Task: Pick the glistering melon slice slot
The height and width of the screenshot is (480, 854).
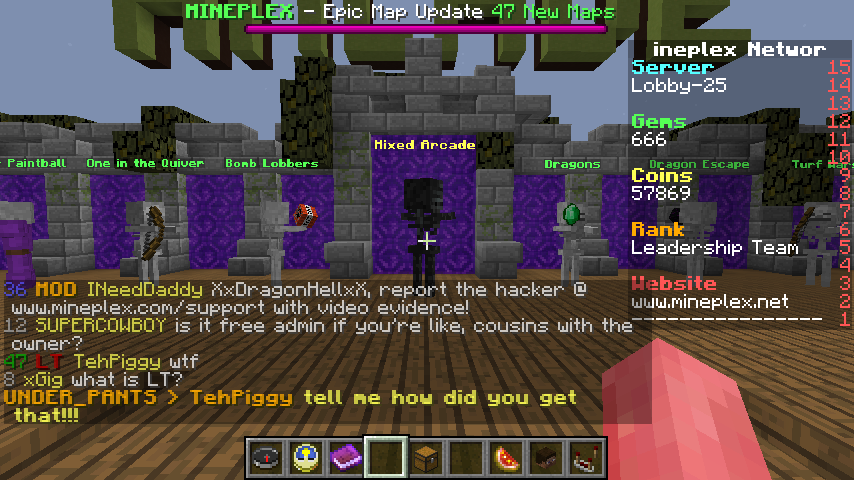Action: click(505, 457)
